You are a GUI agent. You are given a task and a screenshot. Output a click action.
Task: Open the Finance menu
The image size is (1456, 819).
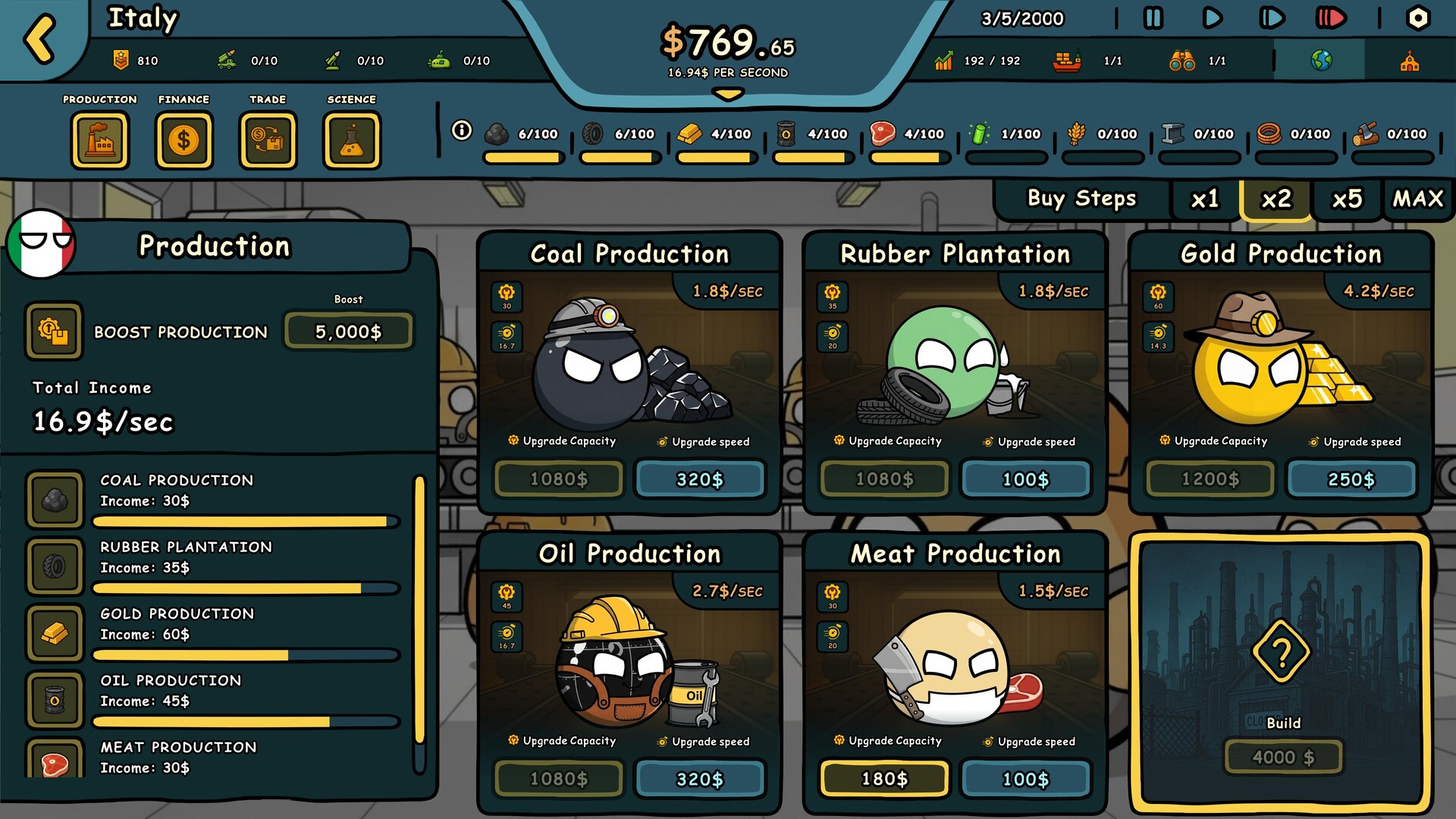click(184, 141)
